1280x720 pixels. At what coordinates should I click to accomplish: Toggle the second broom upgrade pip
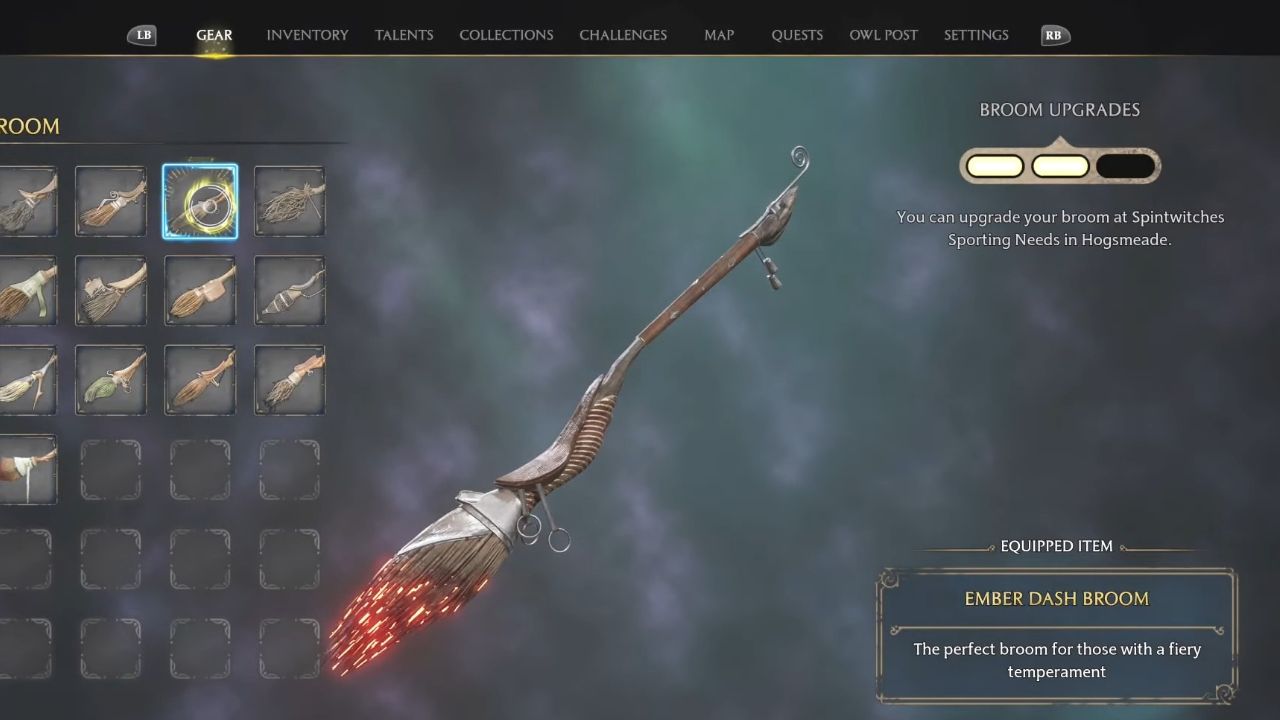1060,165
